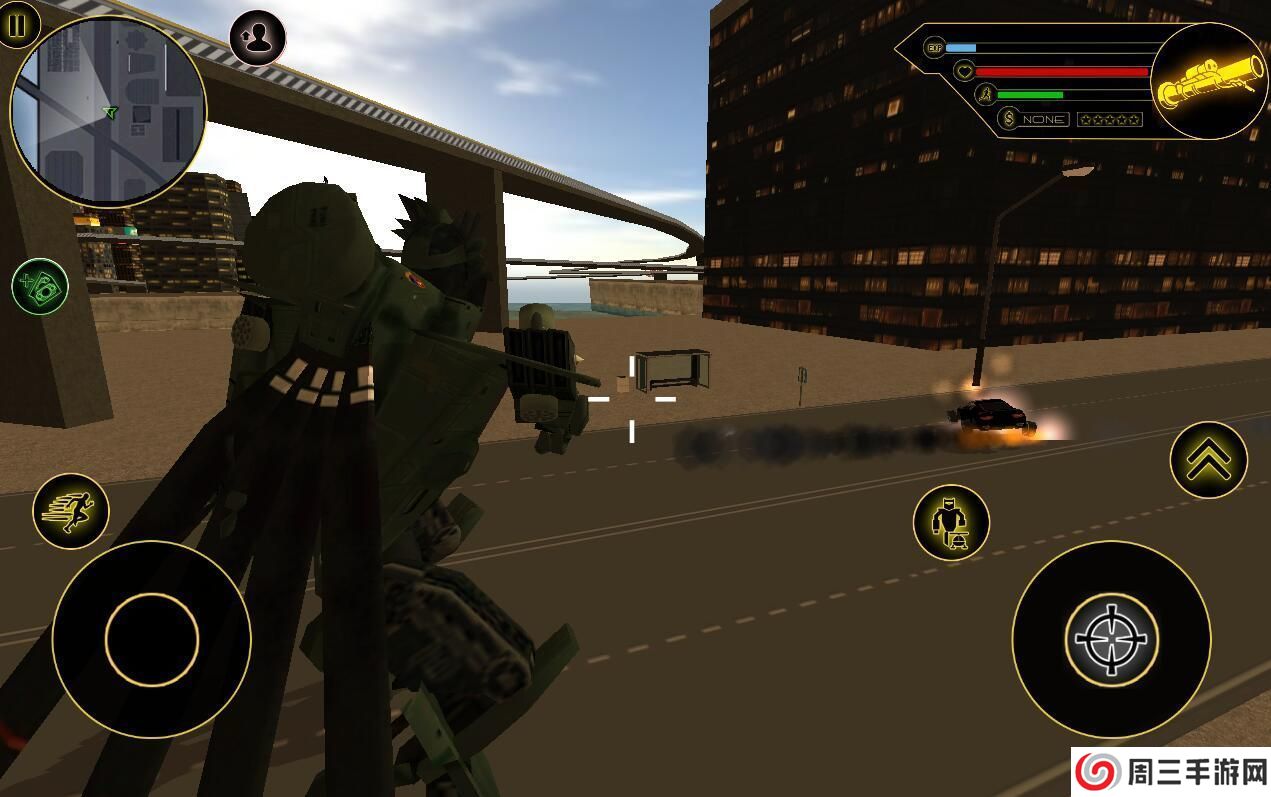Fire with the crosshair shoot button

coord(1111,640)
